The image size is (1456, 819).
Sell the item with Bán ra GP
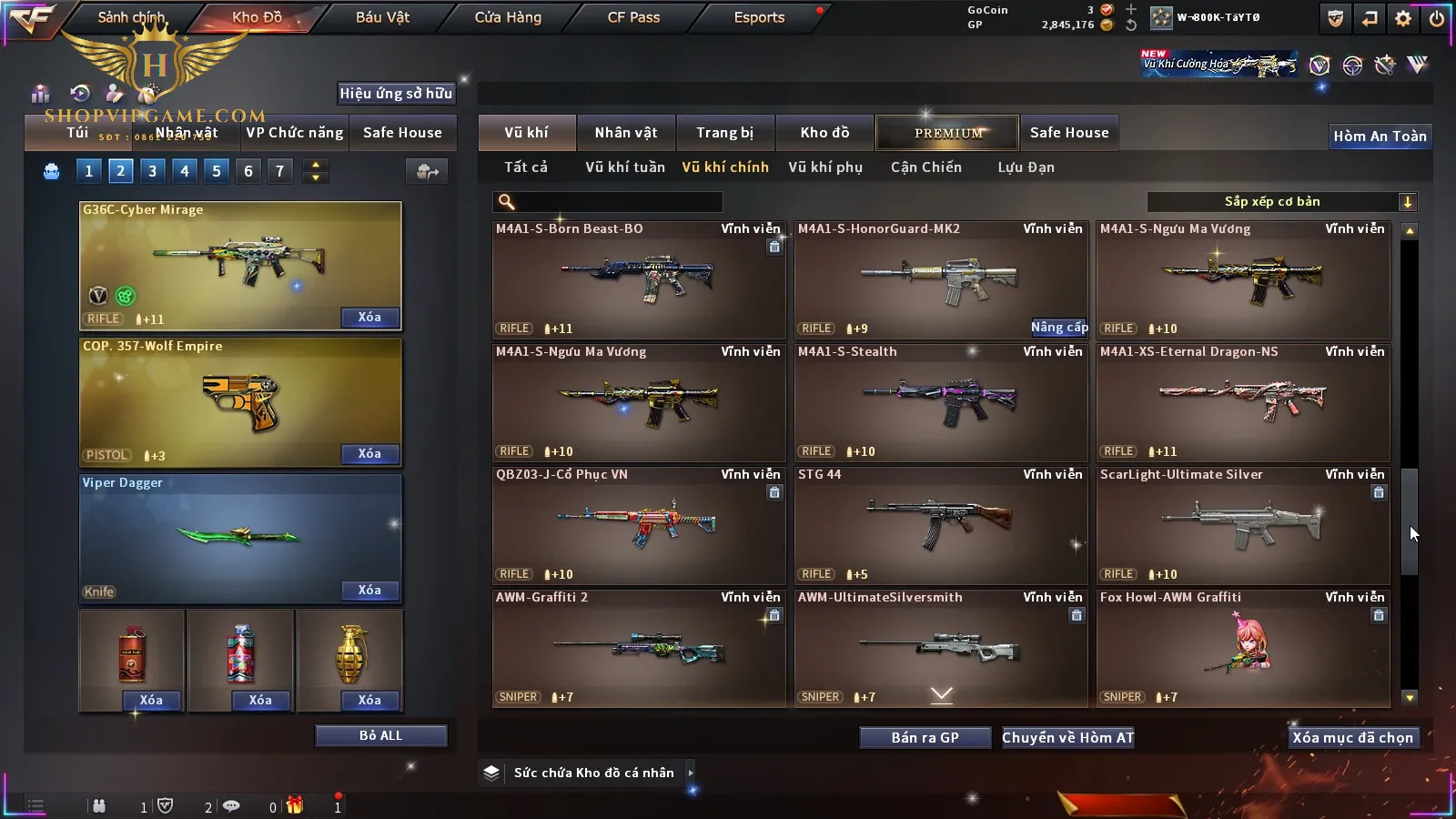(925, 738)
